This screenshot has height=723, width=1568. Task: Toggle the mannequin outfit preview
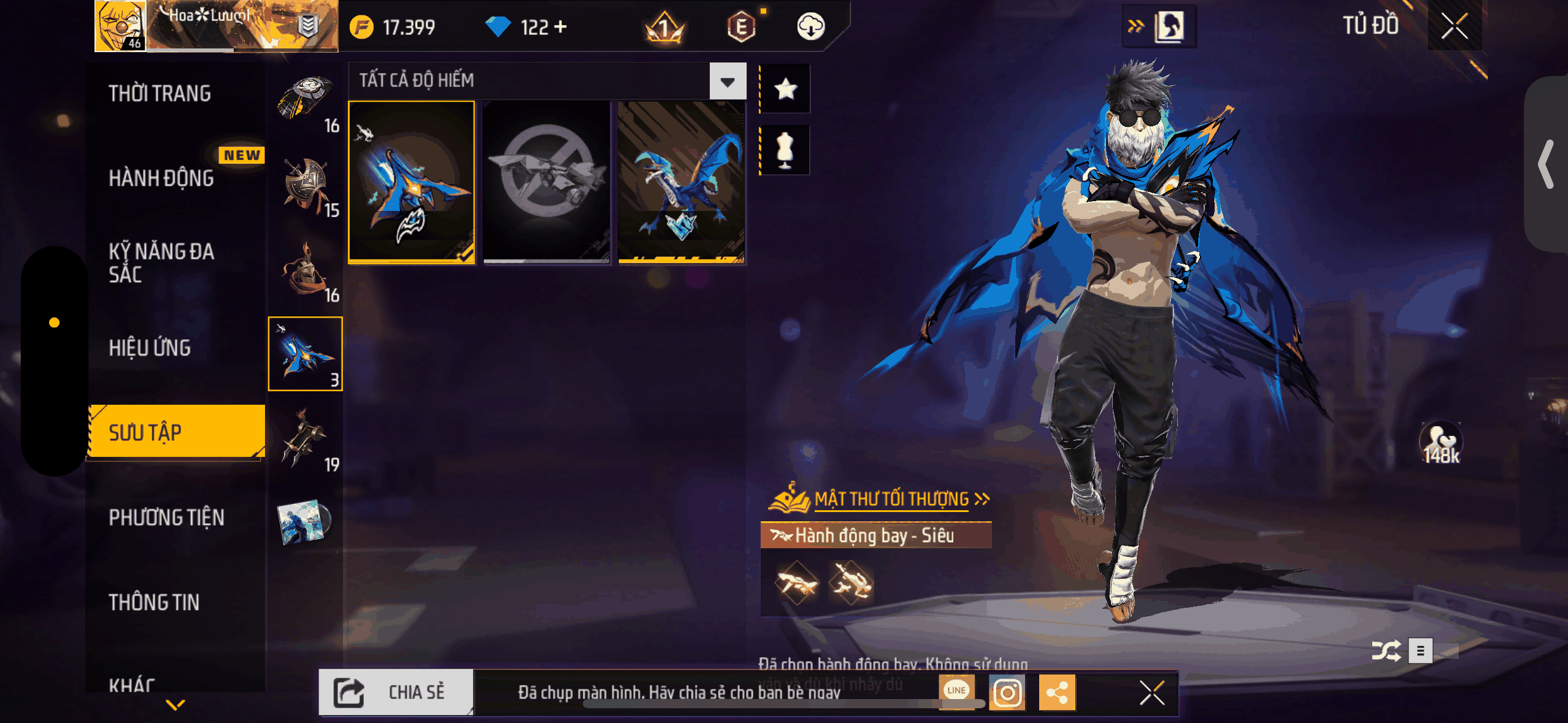(x=786, y=149)
